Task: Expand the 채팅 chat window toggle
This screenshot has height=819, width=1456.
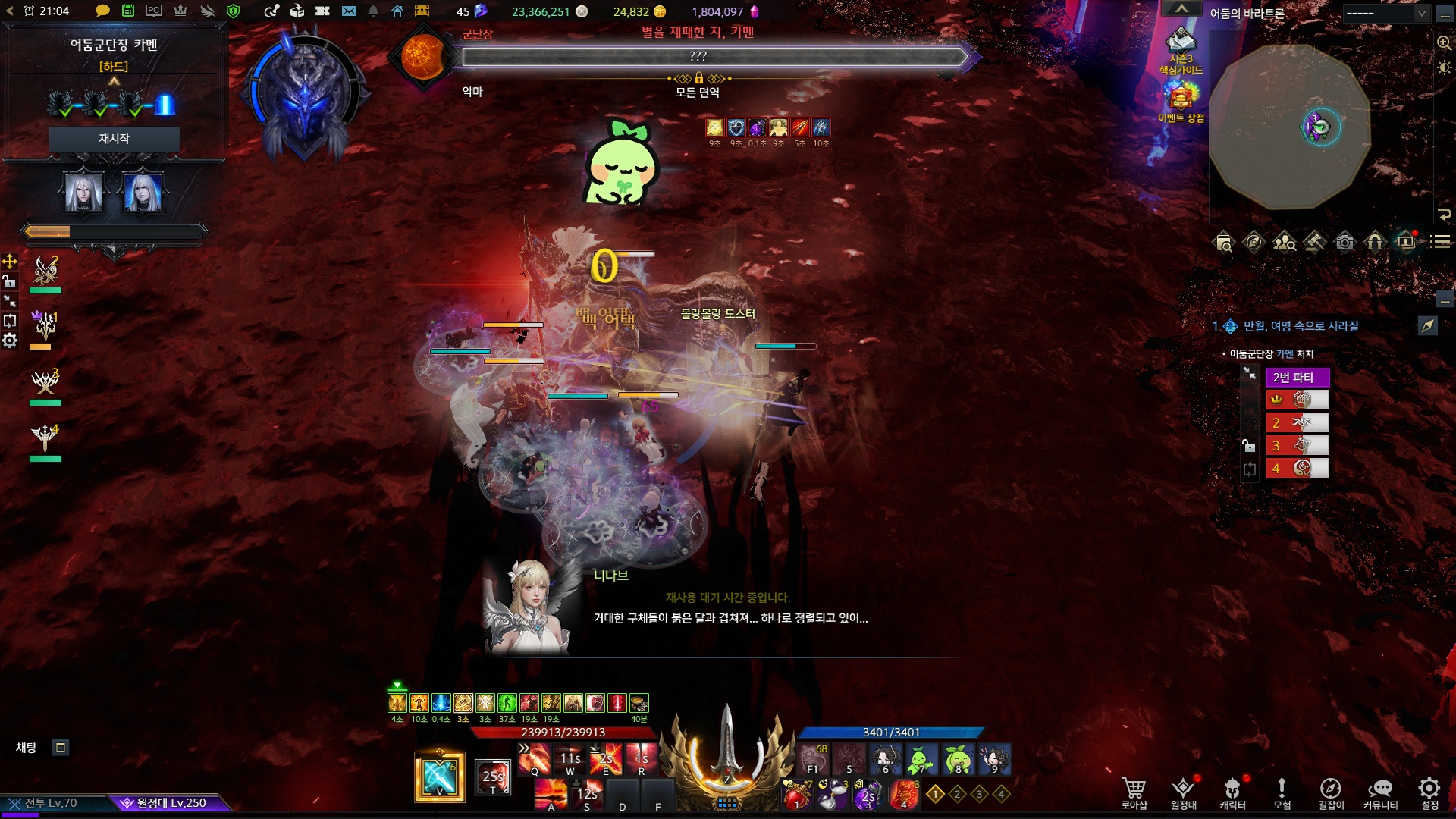Action: pyautogui.click(x=61, y=748)
